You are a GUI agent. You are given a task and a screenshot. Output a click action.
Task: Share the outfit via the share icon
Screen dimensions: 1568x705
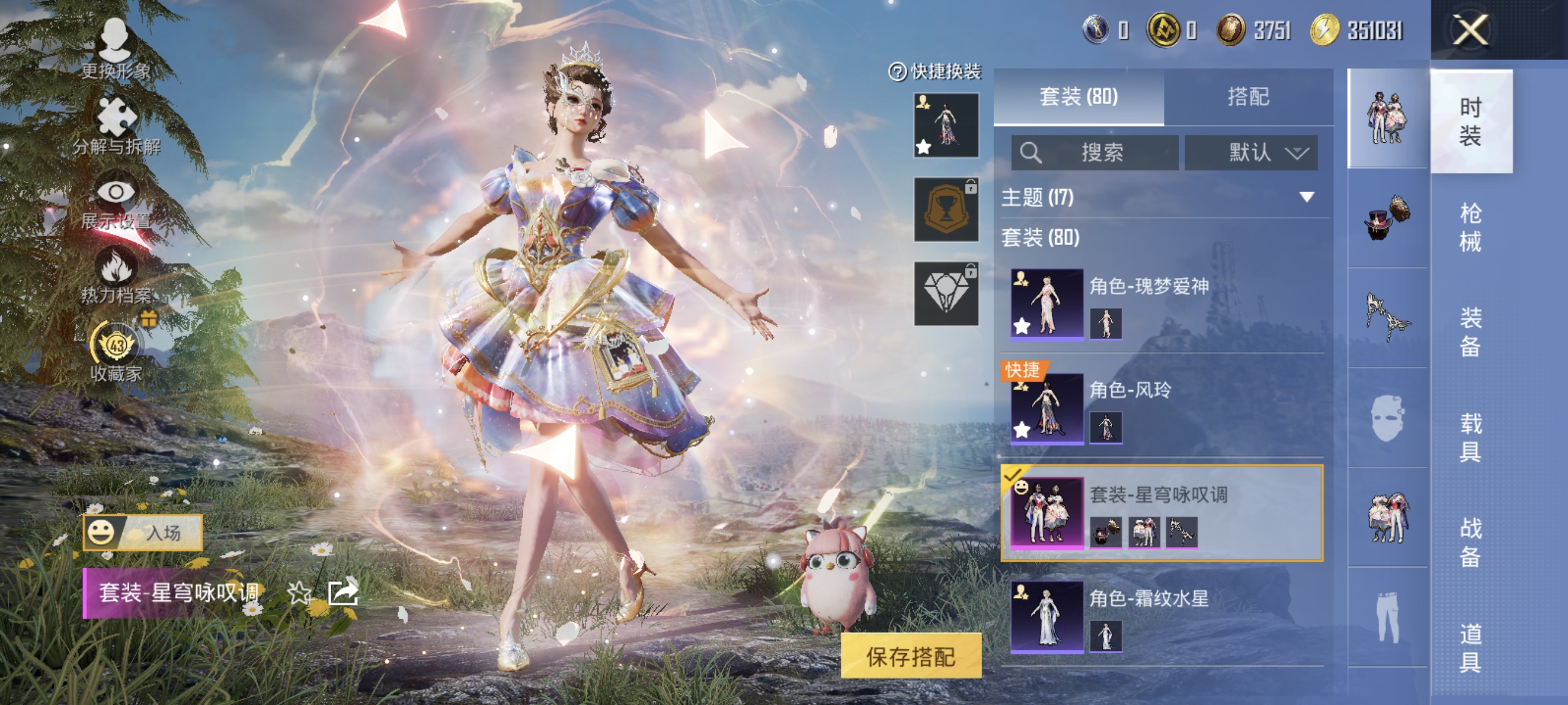[x=343, y=592]
